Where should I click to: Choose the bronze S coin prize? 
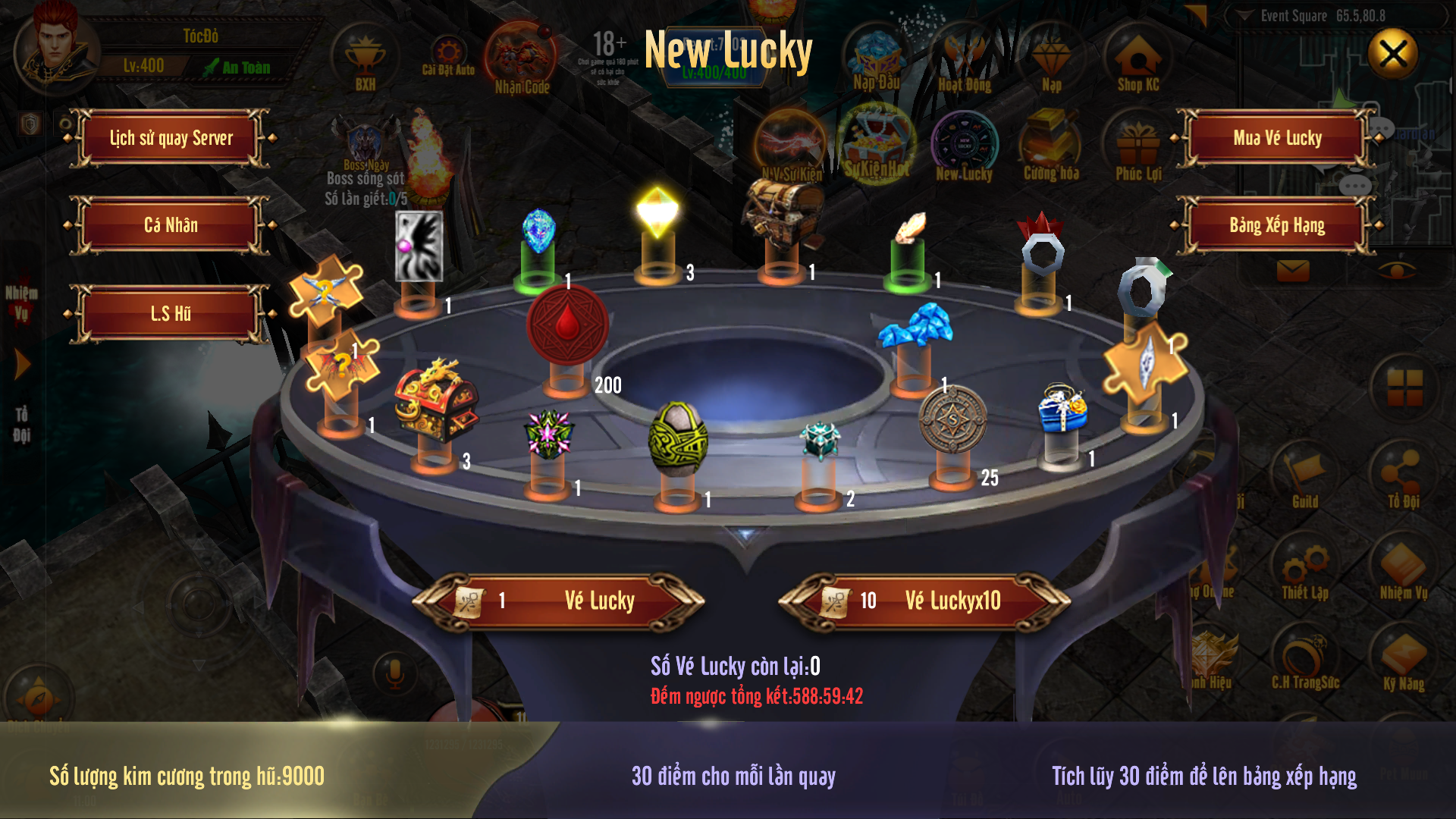pos(952,419)
